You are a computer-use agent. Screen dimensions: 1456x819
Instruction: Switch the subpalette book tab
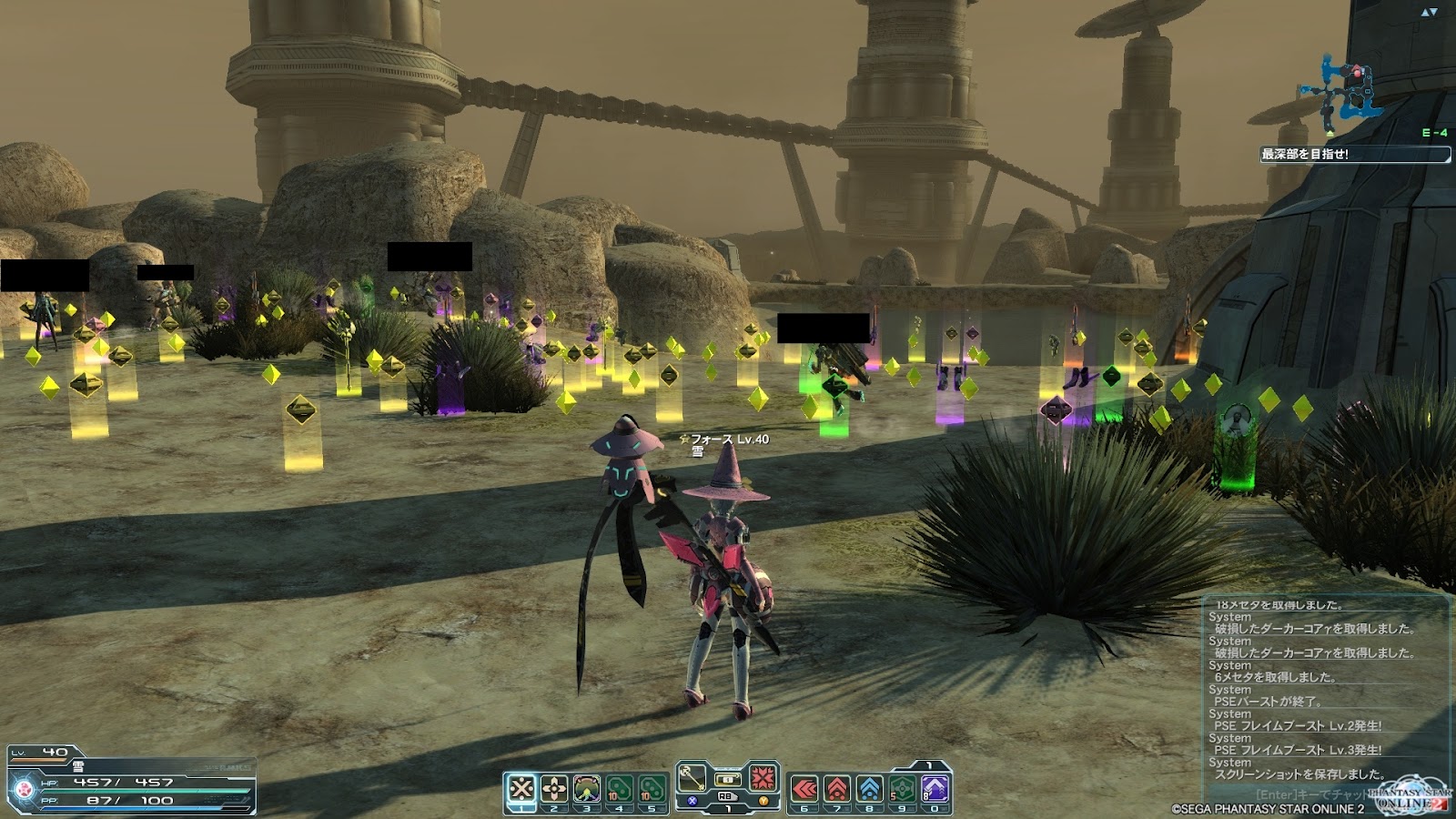coord(928,766)
